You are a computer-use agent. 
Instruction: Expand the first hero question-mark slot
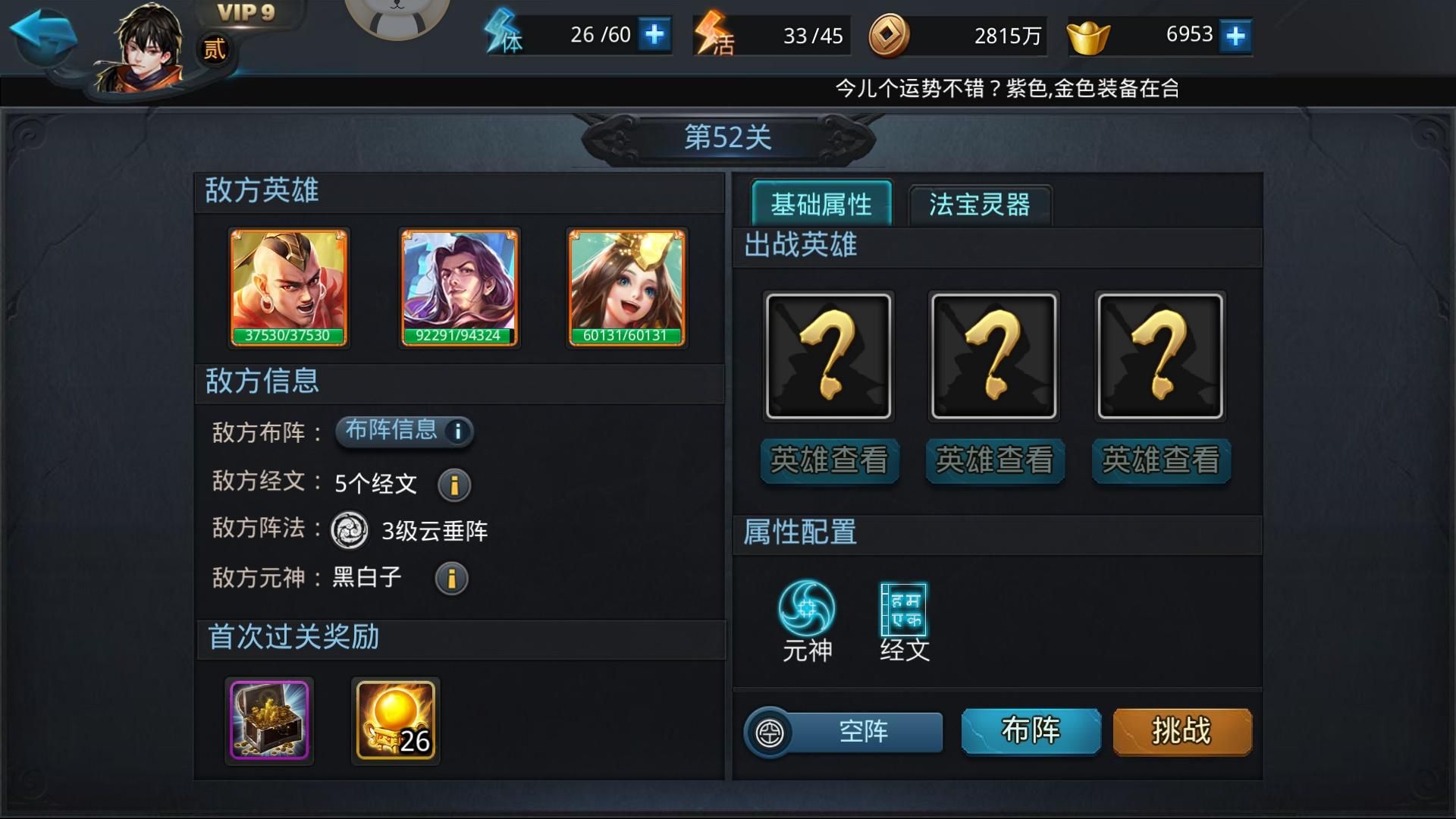[828, 355]
